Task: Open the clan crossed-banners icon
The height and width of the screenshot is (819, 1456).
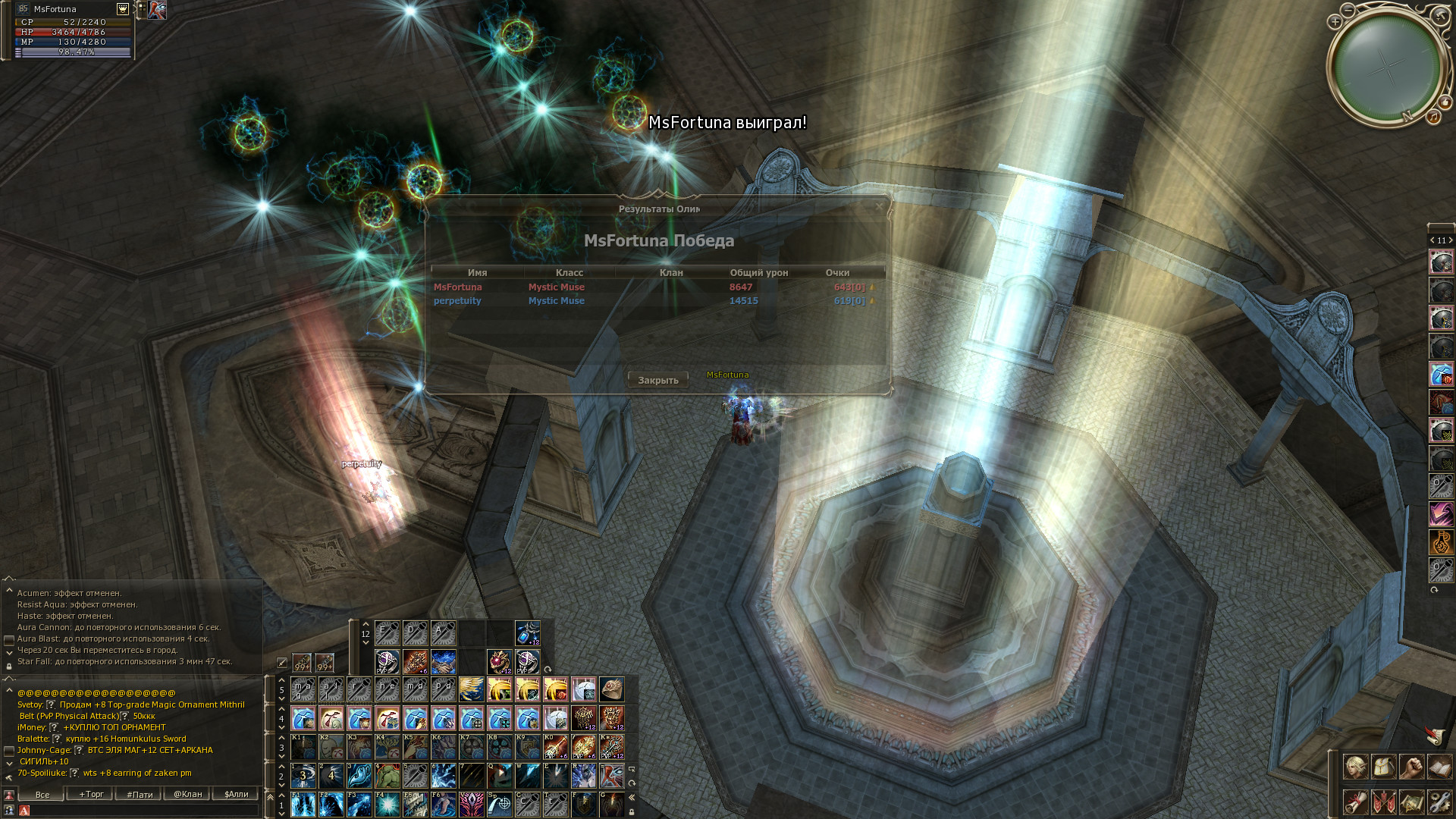Action: 1383,802
